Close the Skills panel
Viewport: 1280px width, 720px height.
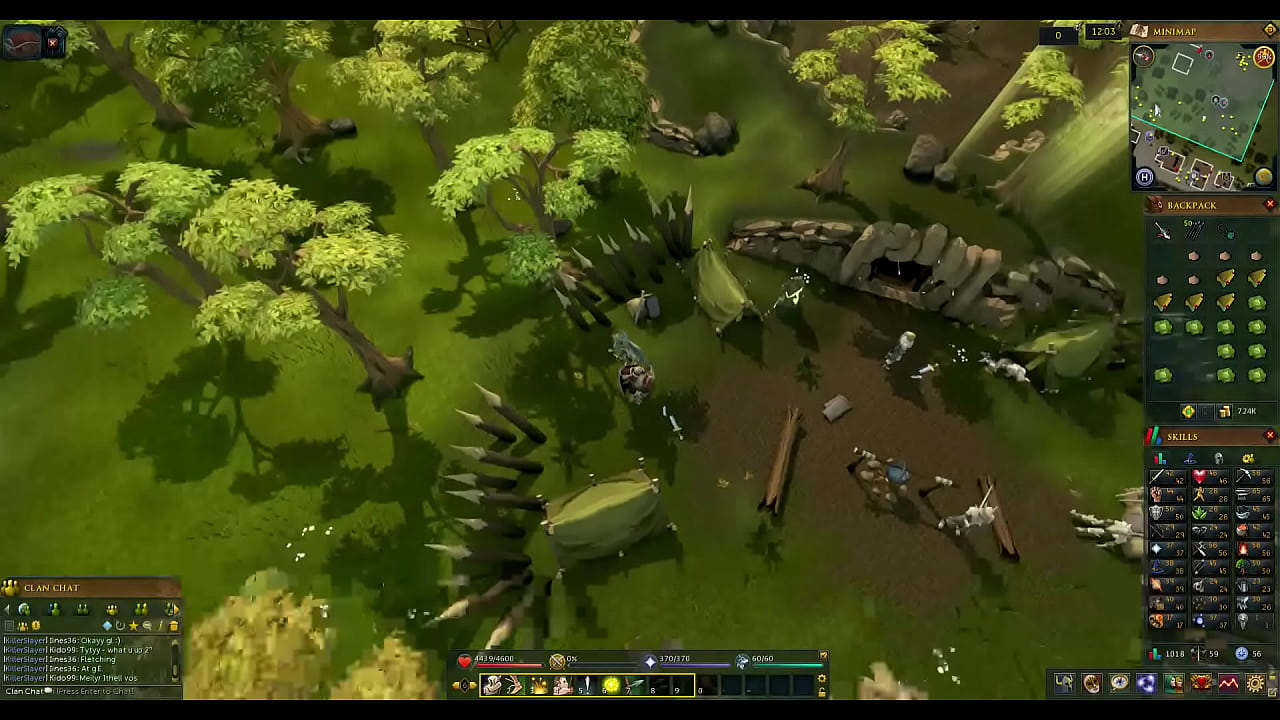click(1270, 436)
